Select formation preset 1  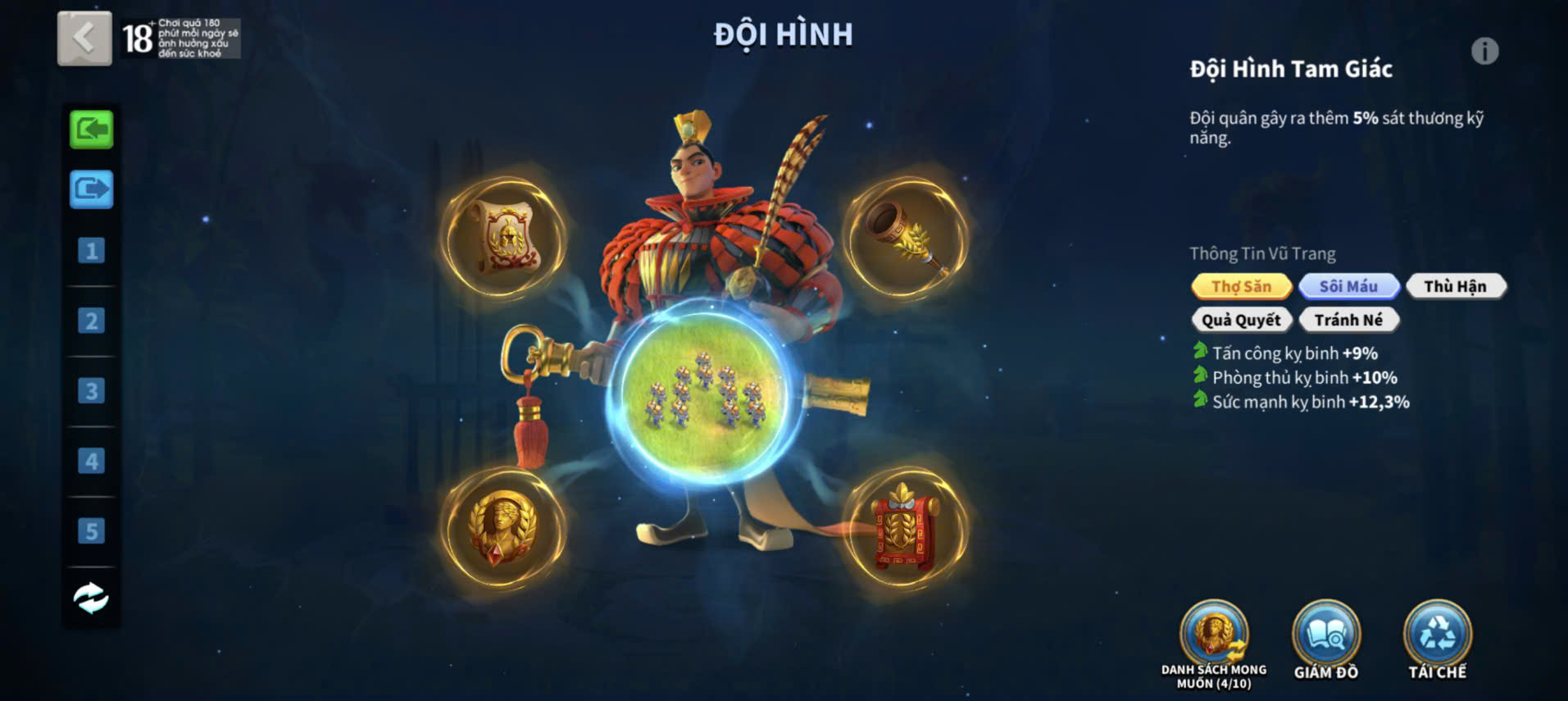coord(91,250)
